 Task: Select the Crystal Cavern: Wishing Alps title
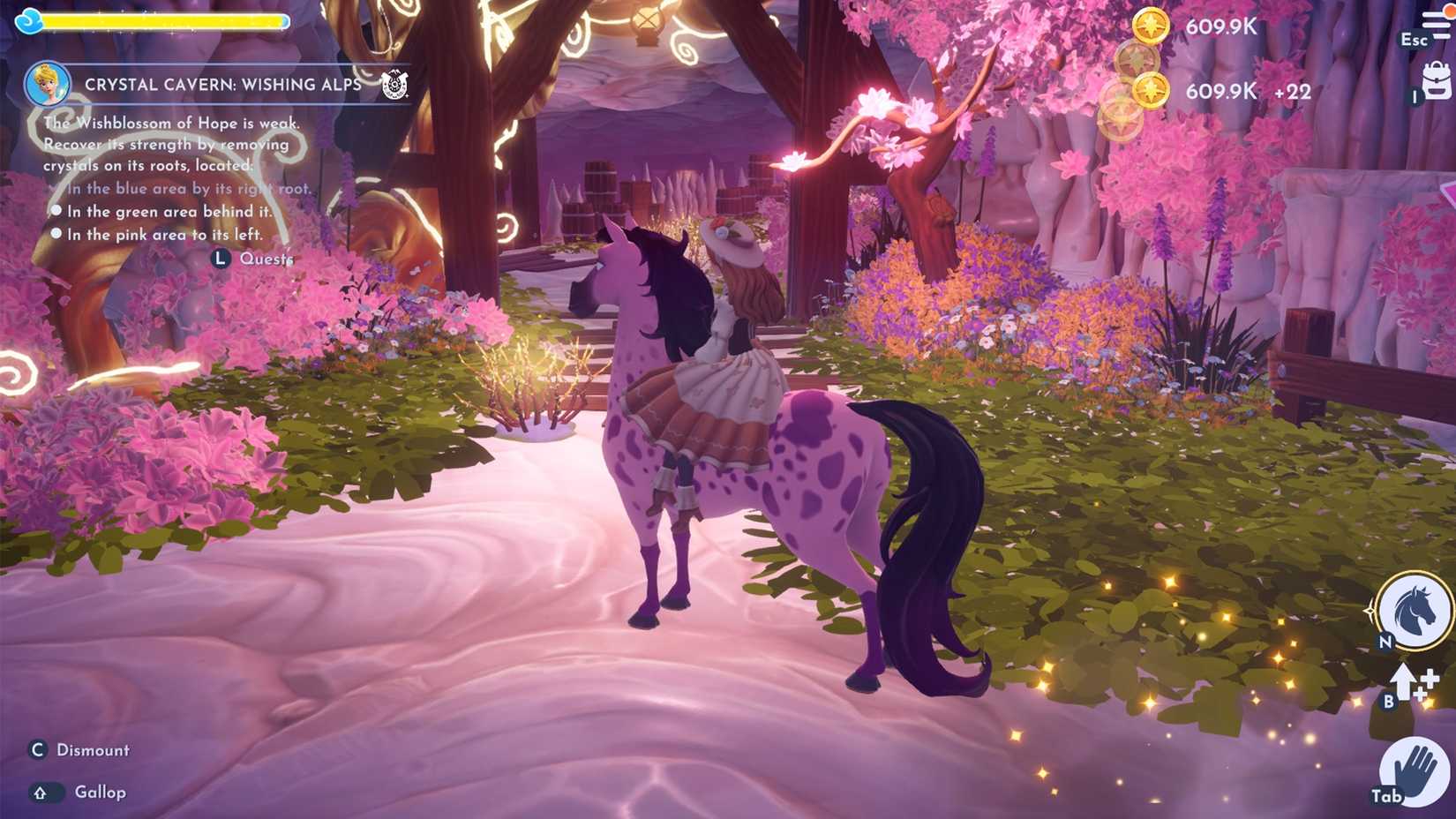point(222,83)
